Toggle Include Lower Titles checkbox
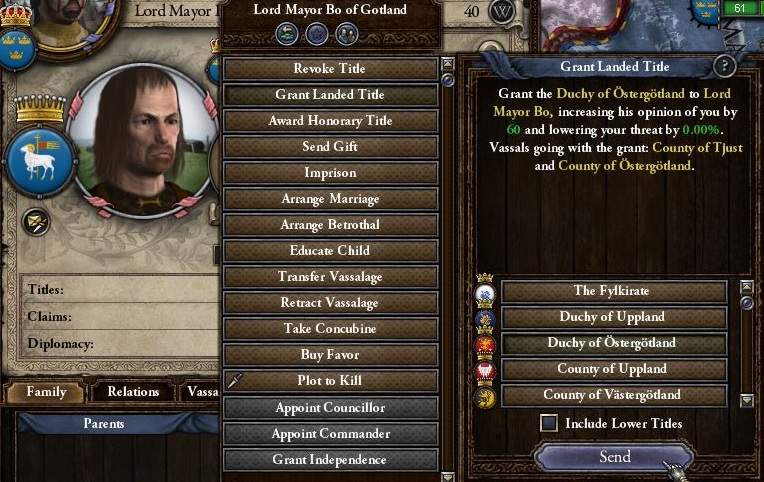The height and width of the screenshot is (482, 764). (x=549, y=423)
